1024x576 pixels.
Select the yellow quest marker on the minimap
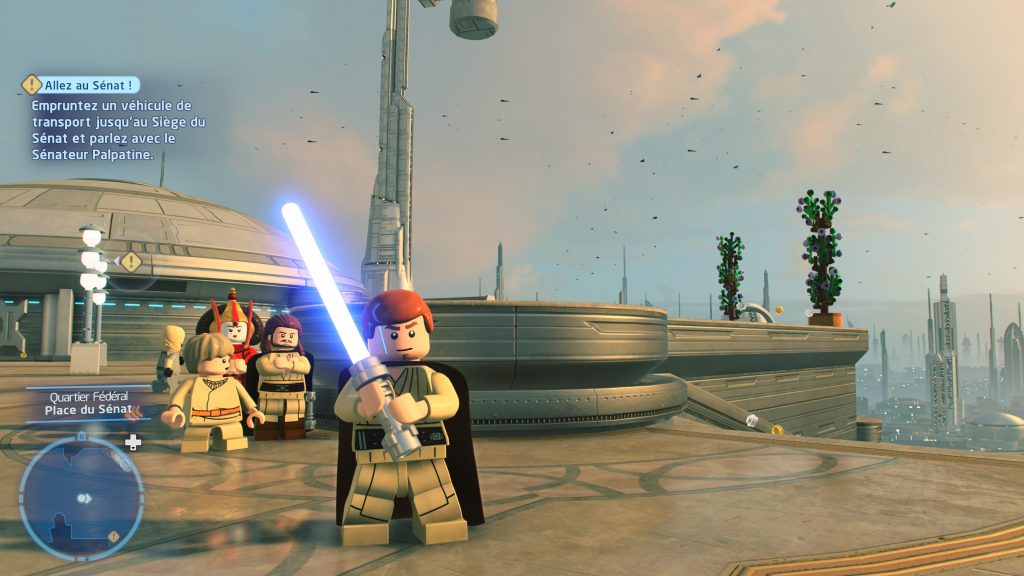tap(113, 537)
